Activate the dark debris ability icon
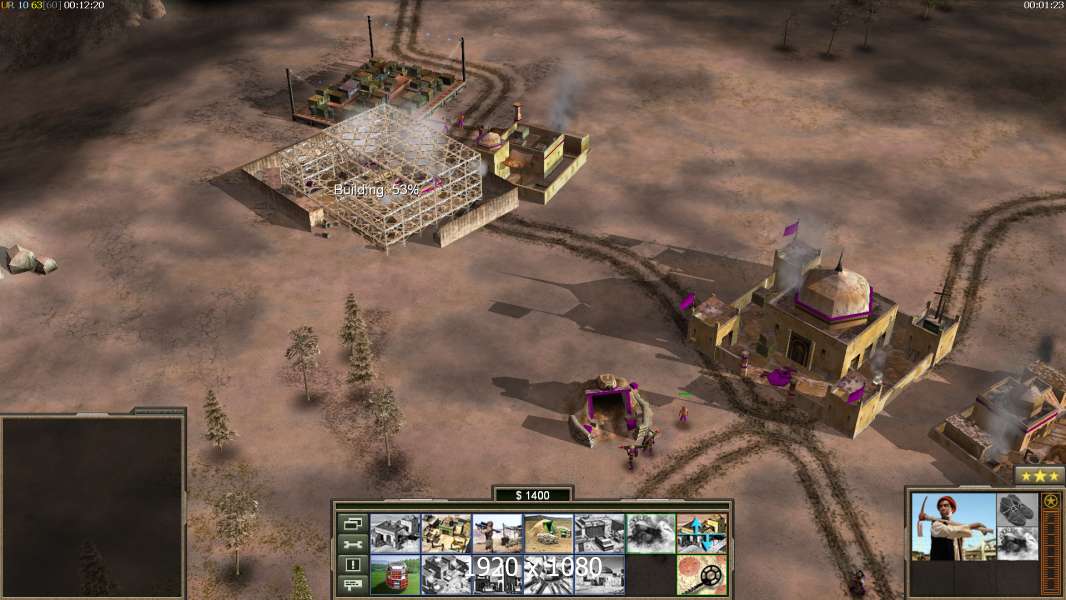 coord(650,533)
